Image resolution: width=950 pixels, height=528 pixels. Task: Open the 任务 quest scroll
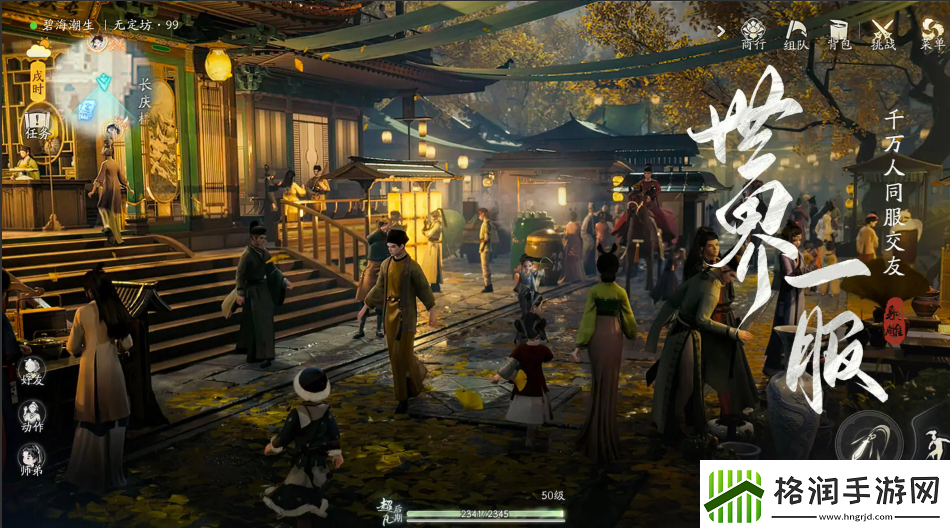click(37, 127)
